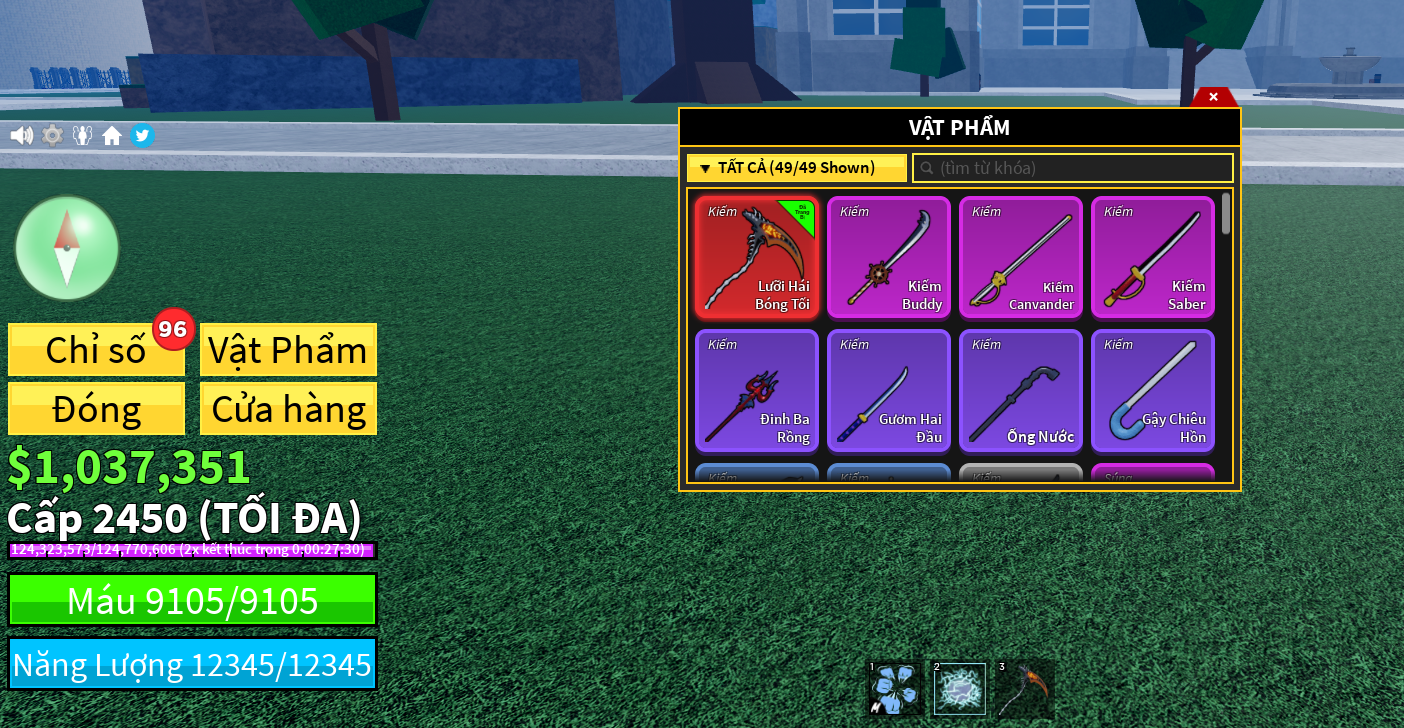The height and width of the screenshot is (728, 1404).
Task: Select the Lưỡi Hái Bóng Tối item
Action: (x=757, y=257)
